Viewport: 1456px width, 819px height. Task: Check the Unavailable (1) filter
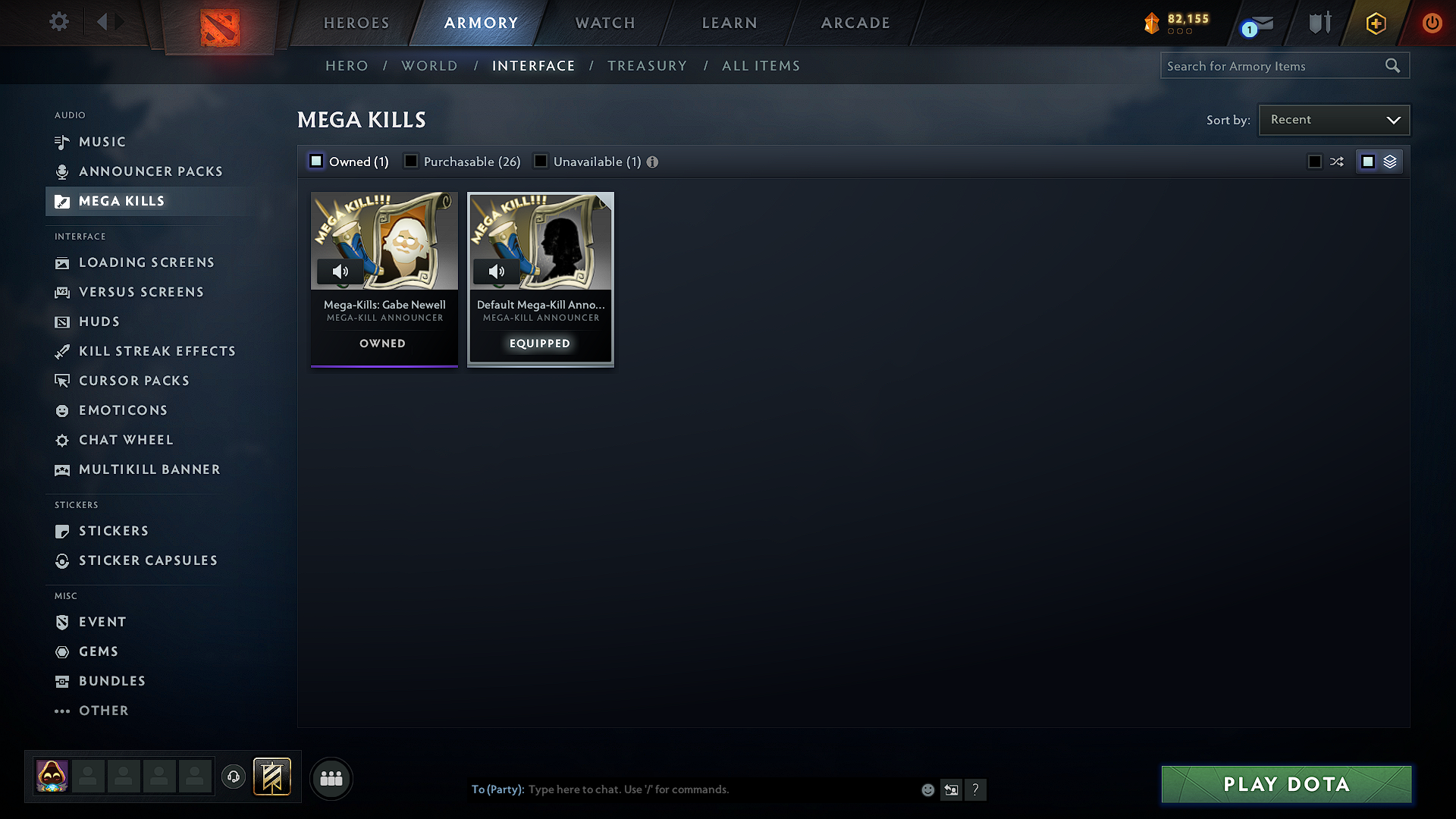[540, 161]
